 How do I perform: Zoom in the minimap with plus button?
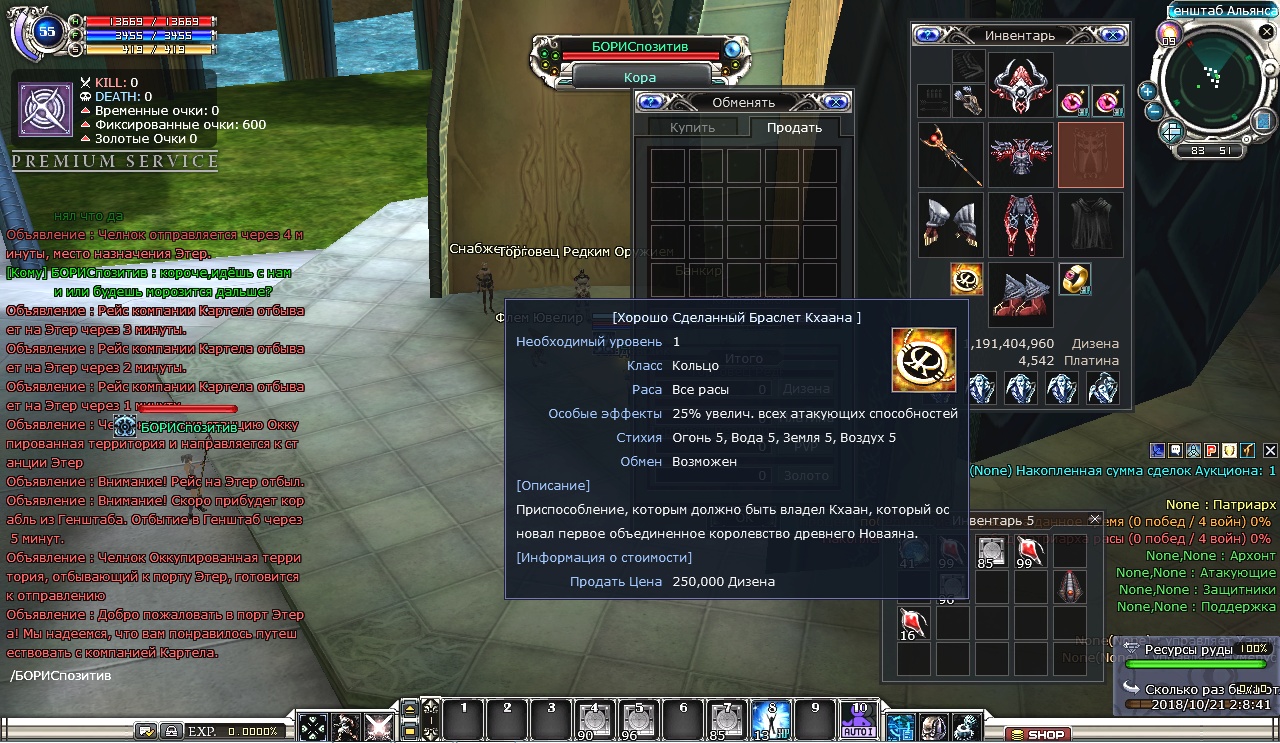1148,91
